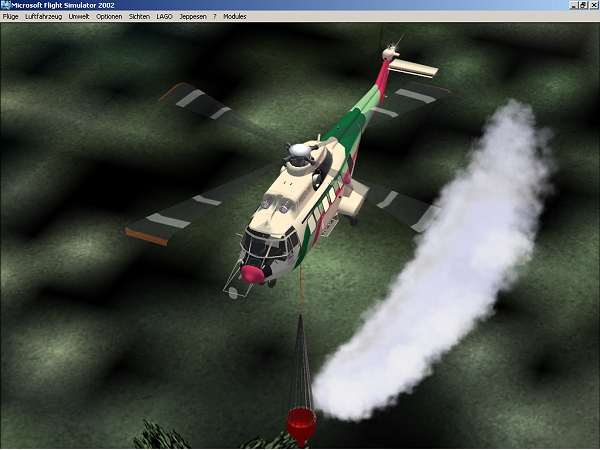The width and height of the screenshot is (600, 450).
Task: Open the Flüge menu
Action: pos(11,17)
